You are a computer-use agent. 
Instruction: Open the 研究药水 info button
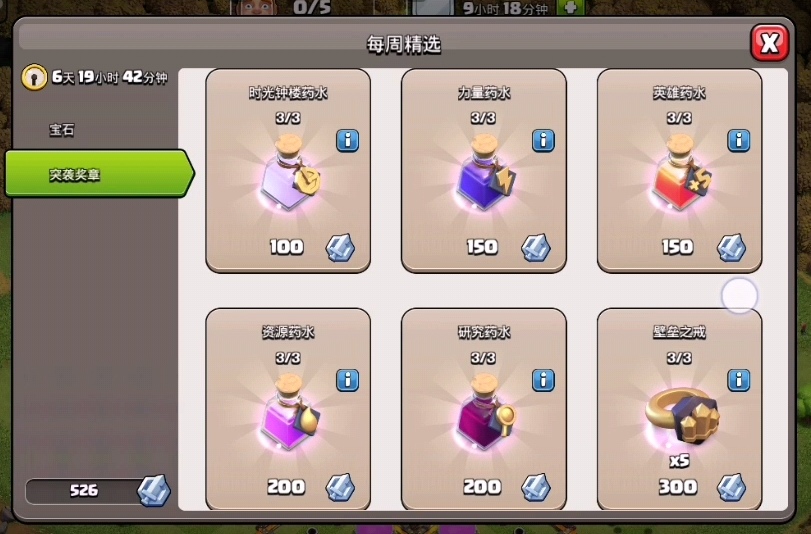543,380
